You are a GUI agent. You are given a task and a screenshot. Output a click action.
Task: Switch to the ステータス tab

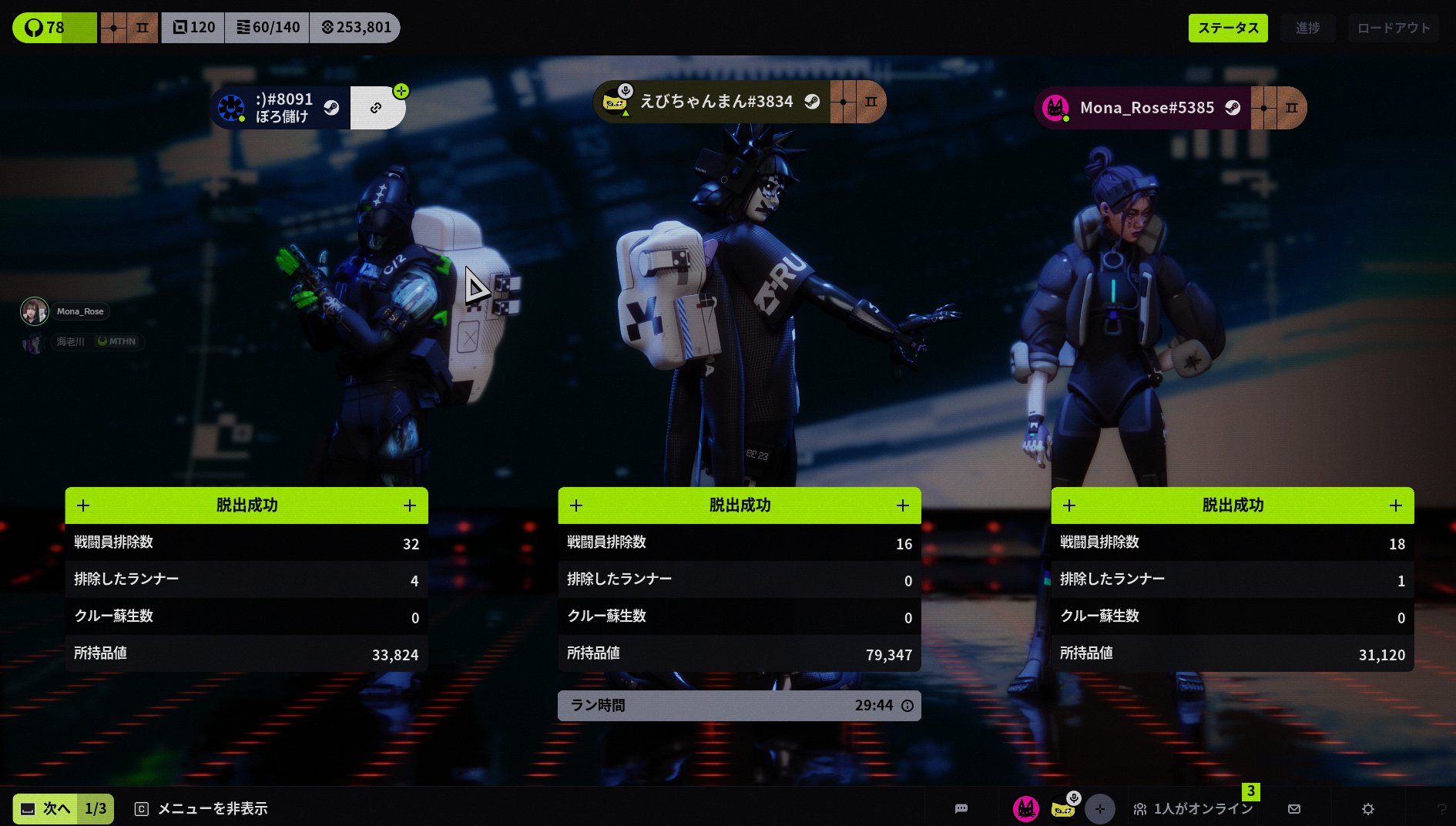[x=1227, y=28]
